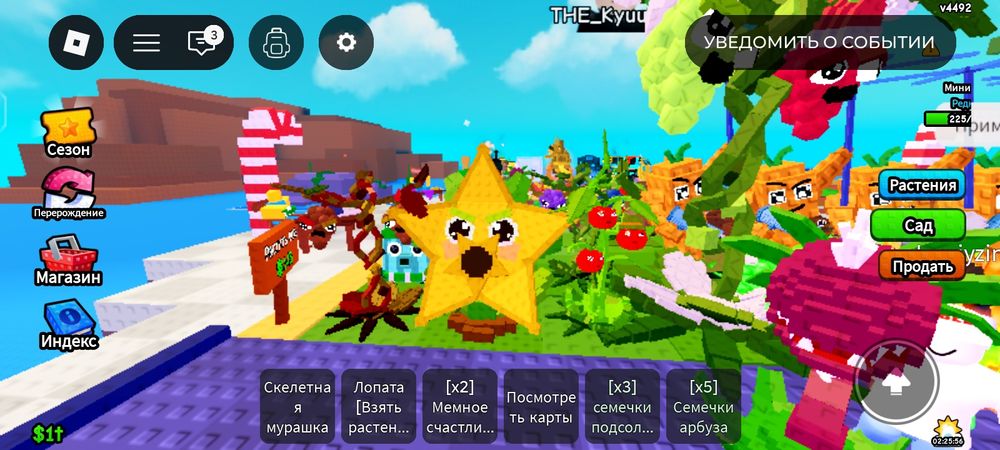Tap the УВЕДОМИТЬ О СОБЫТИИ button

tap(819, 43)
